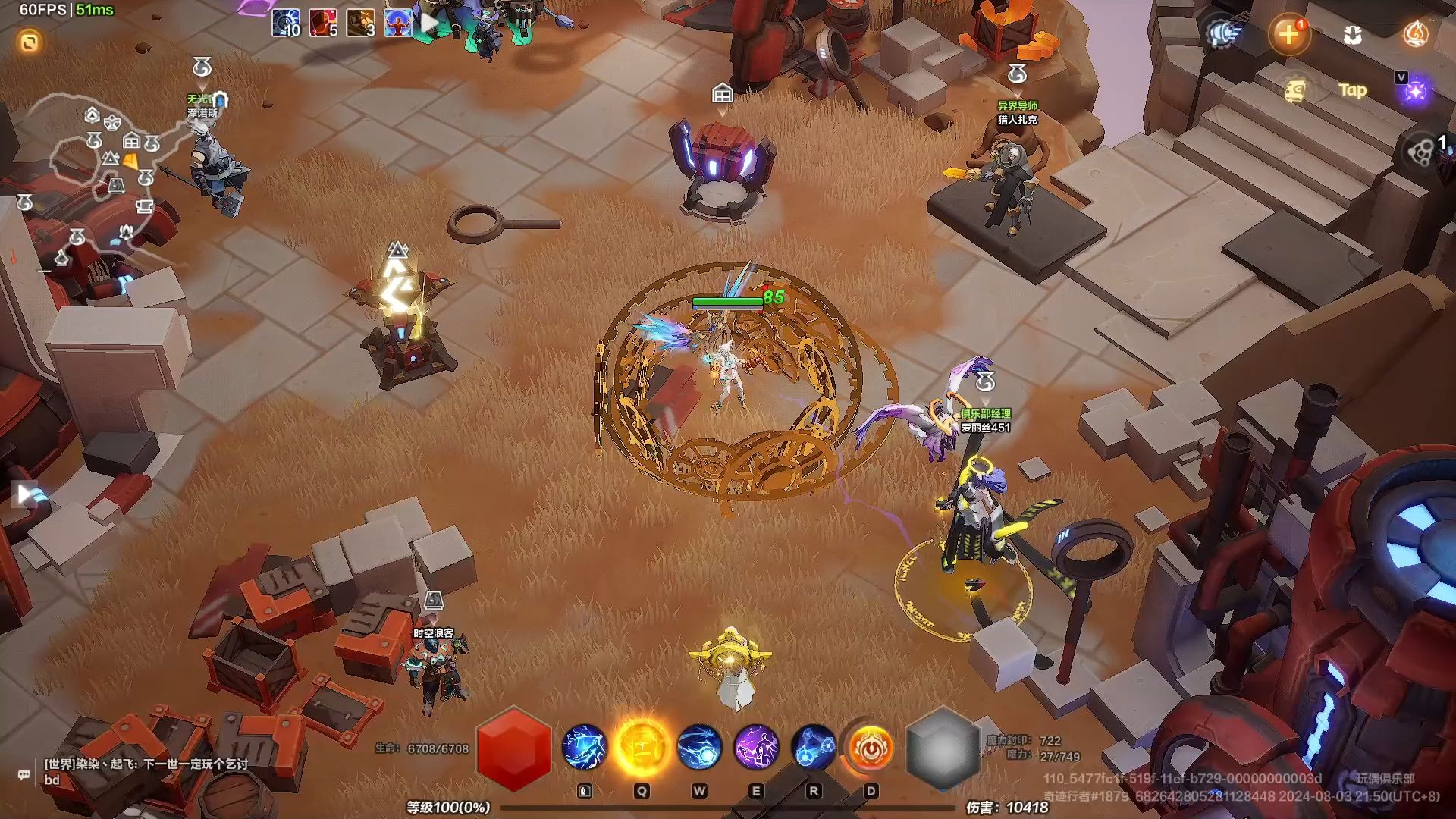
Task: Cast the blue lightning orb skill on W
Action: pos(699,747)
